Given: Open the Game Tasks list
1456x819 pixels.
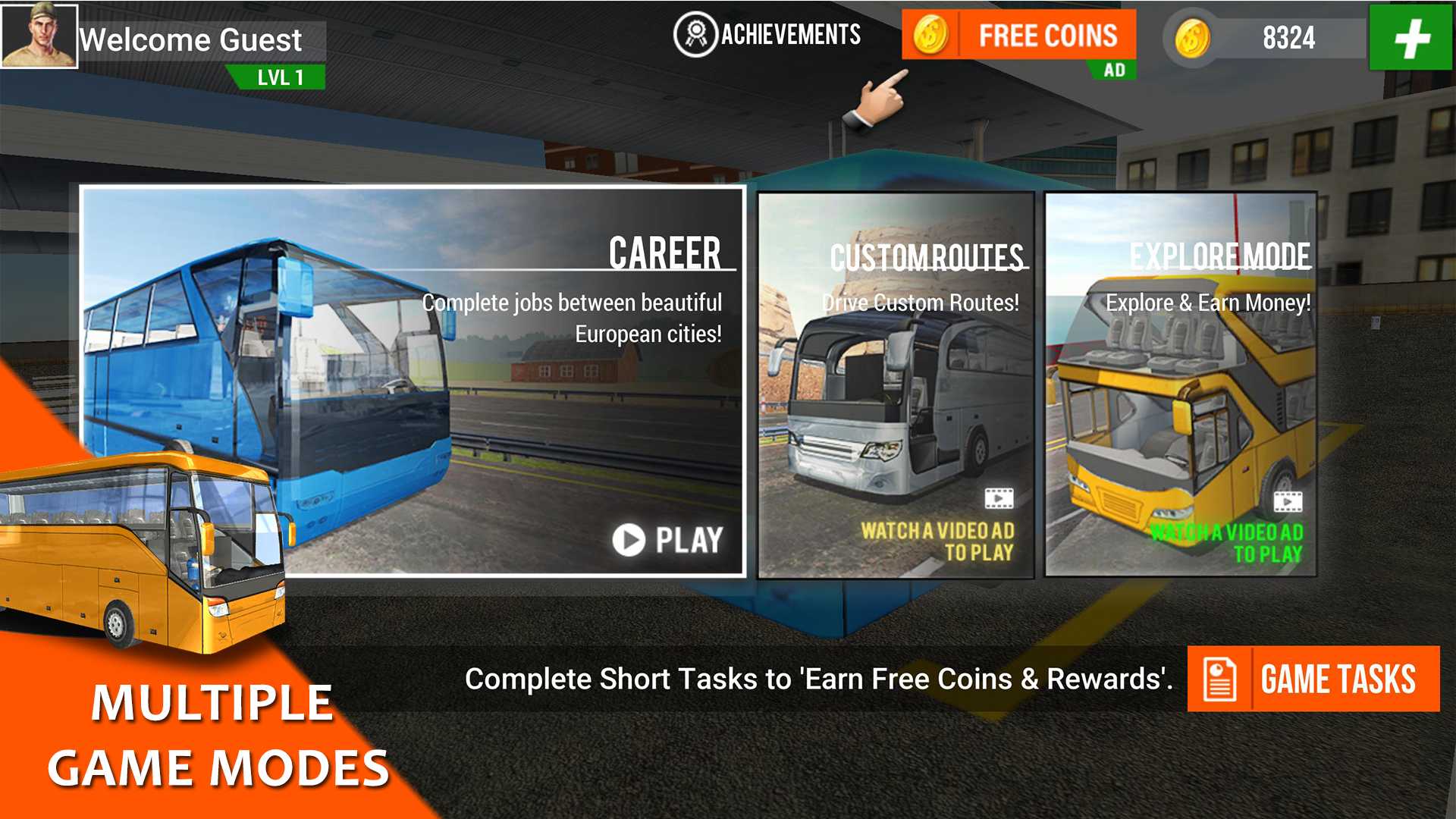Looking at the screenshot, I should 1313,679.
